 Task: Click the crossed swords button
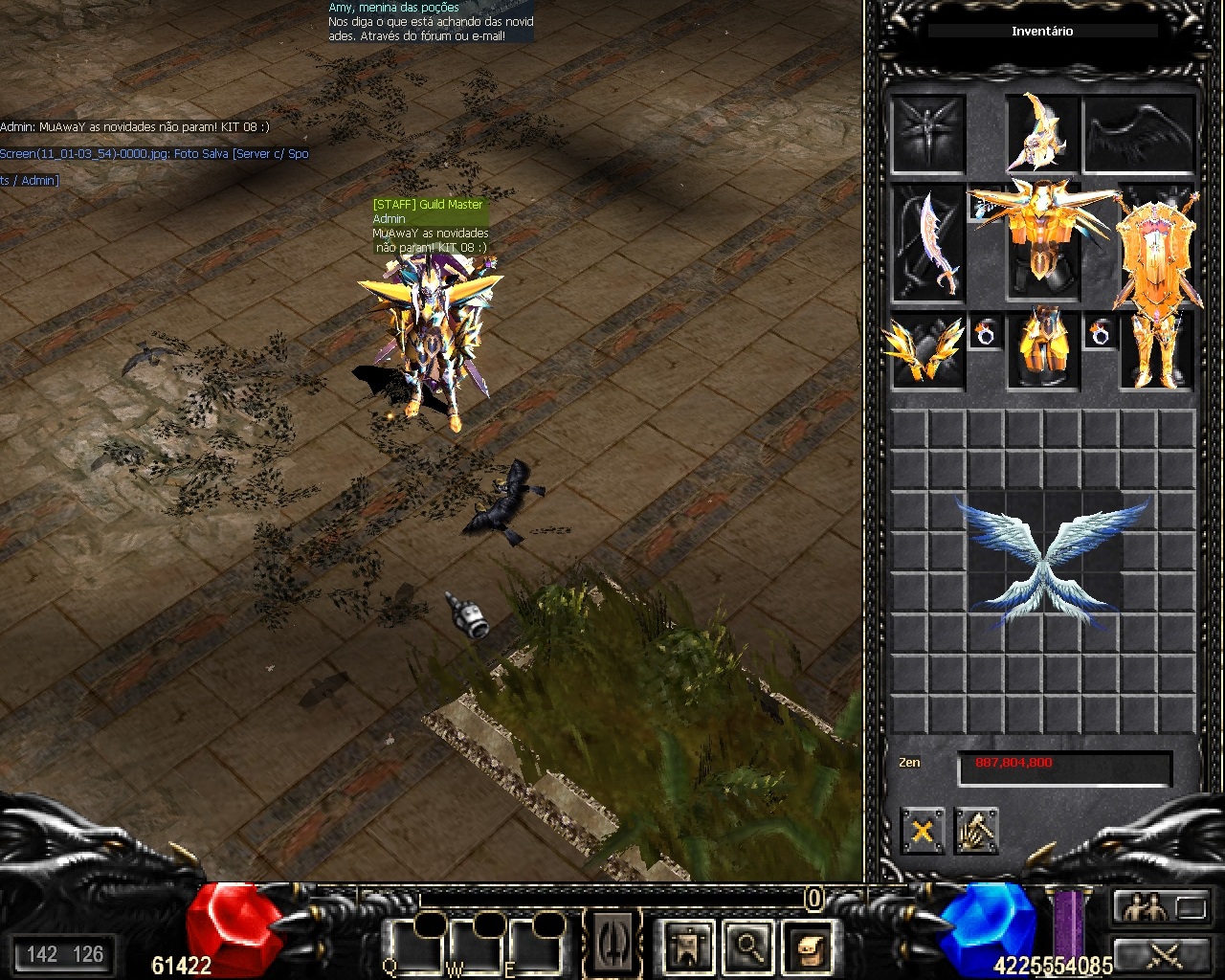pyautogui.click(x=1161, y=954)
